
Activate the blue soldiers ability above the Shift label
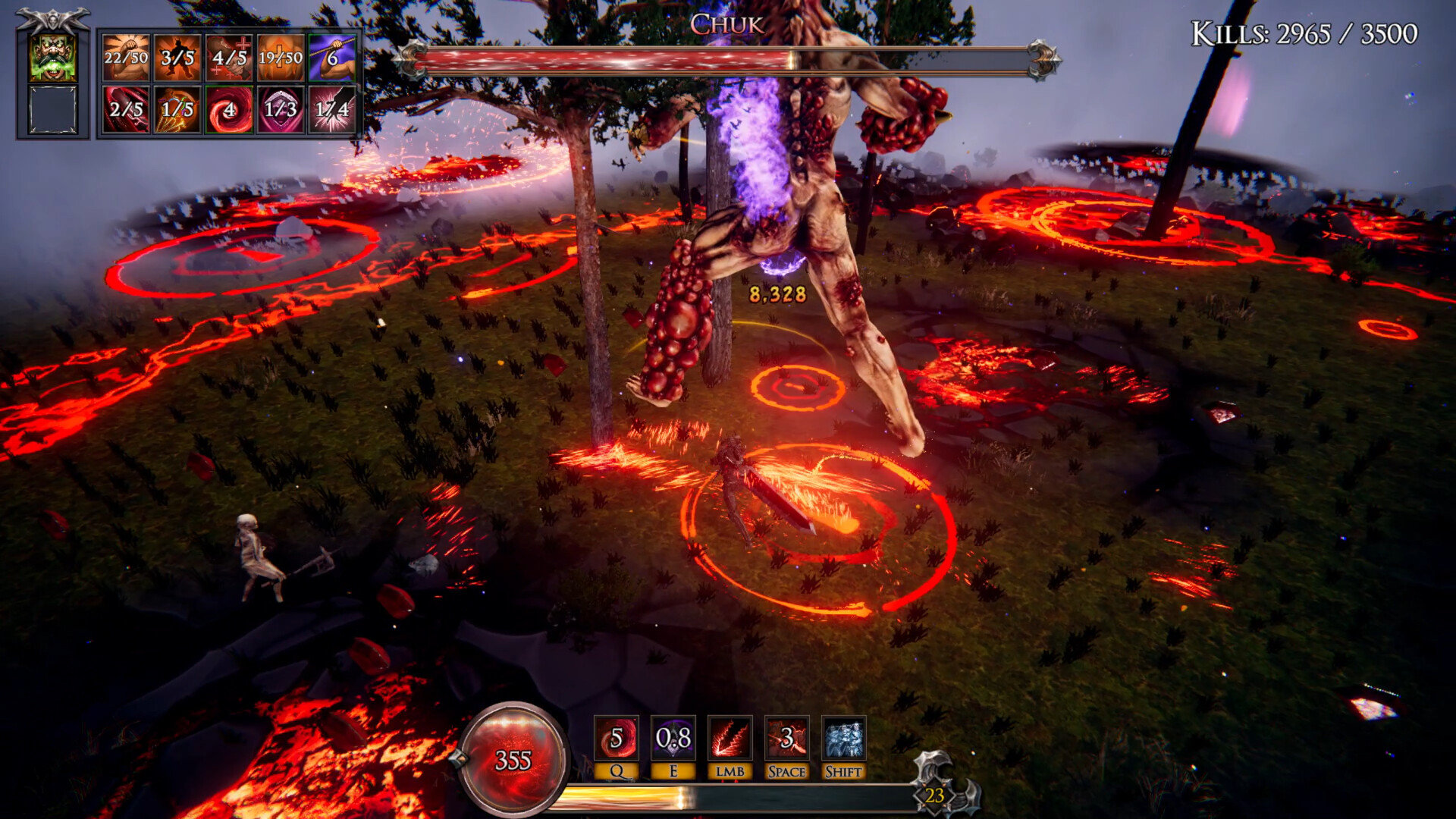pyautogui.click(x=843, y=738)
